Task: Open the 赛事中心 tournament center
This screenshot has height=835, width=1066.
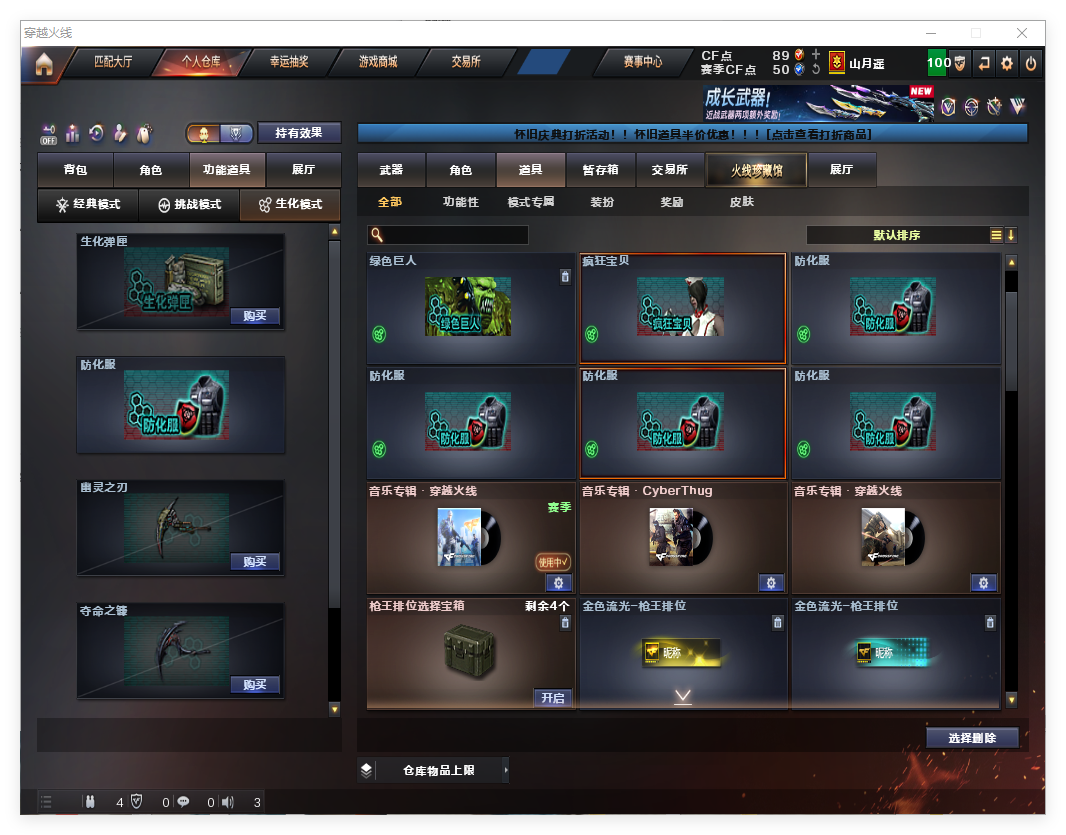Action: (x=642, y=62)
